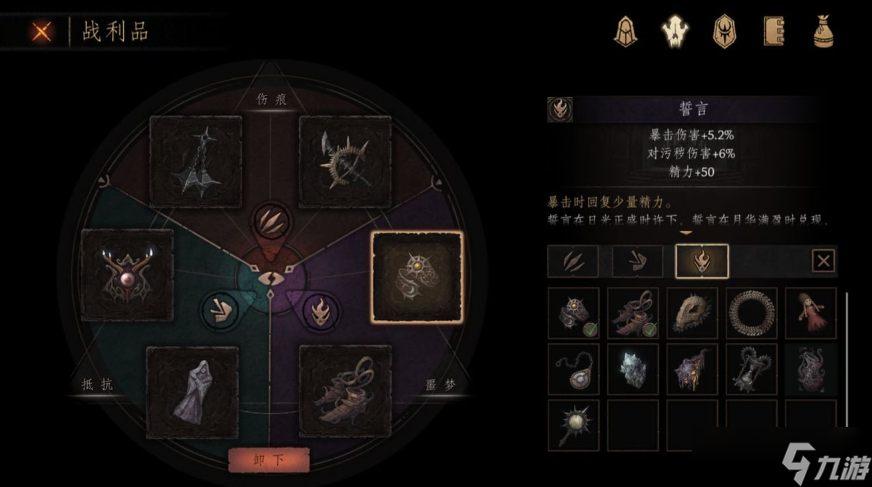Close the 战利品 trophy screen
The height and width of the screenshot is (487, 872).
pos(41,31)
